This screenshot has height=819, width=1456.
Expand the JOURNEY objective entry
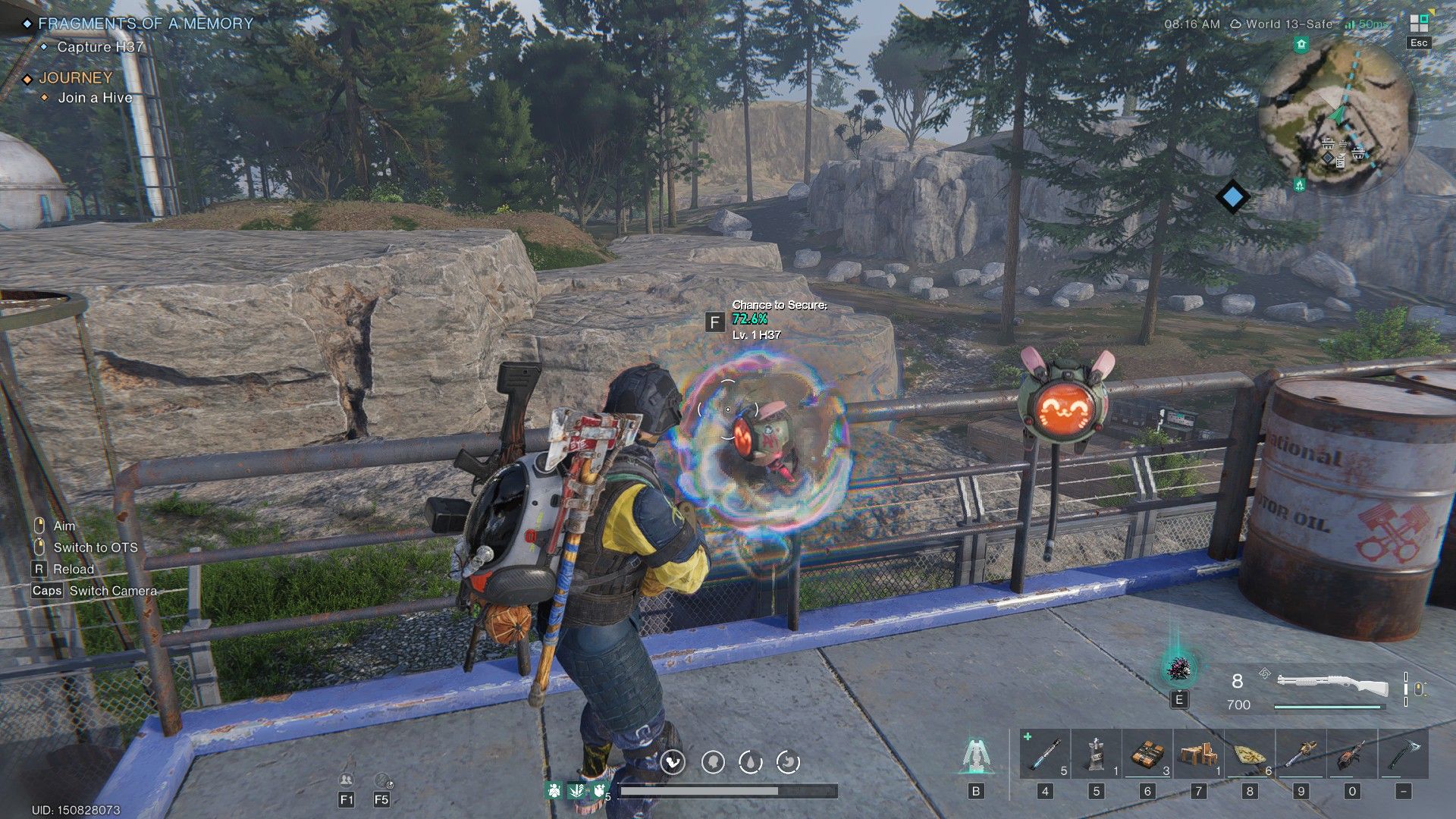75,77
